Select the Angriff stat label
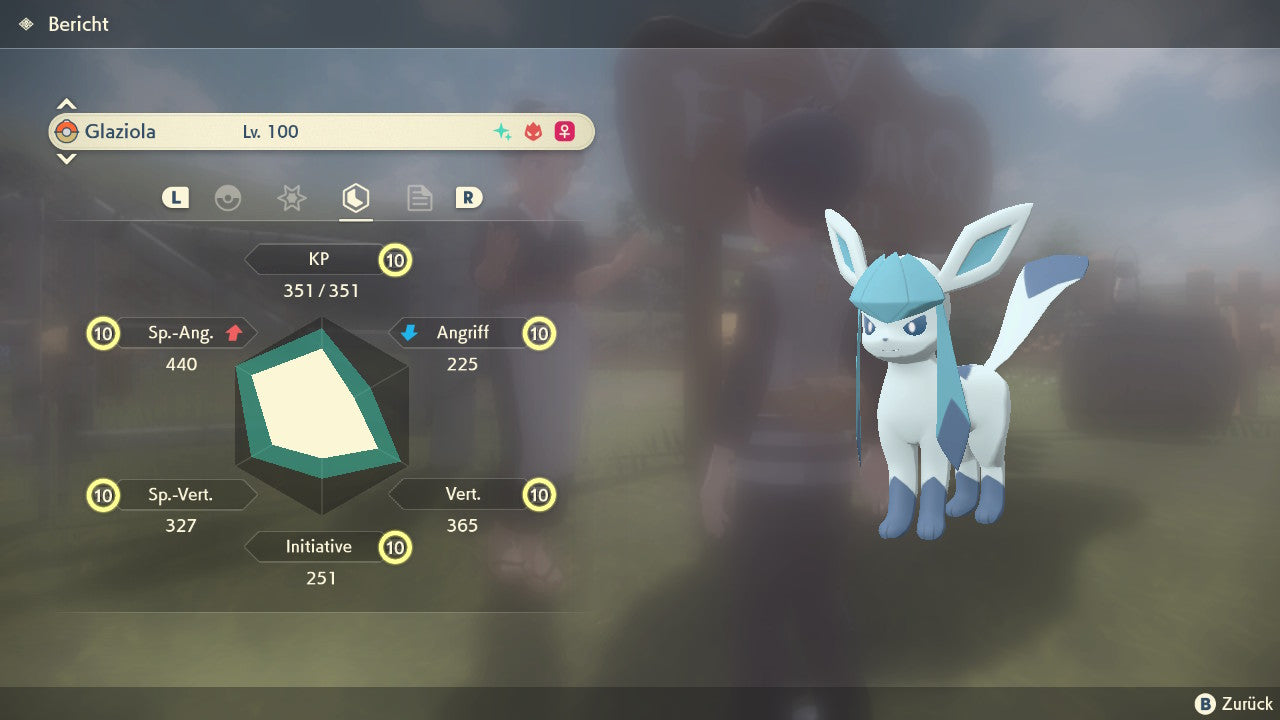Viewport: 1280px width, 720px height. 462,333
